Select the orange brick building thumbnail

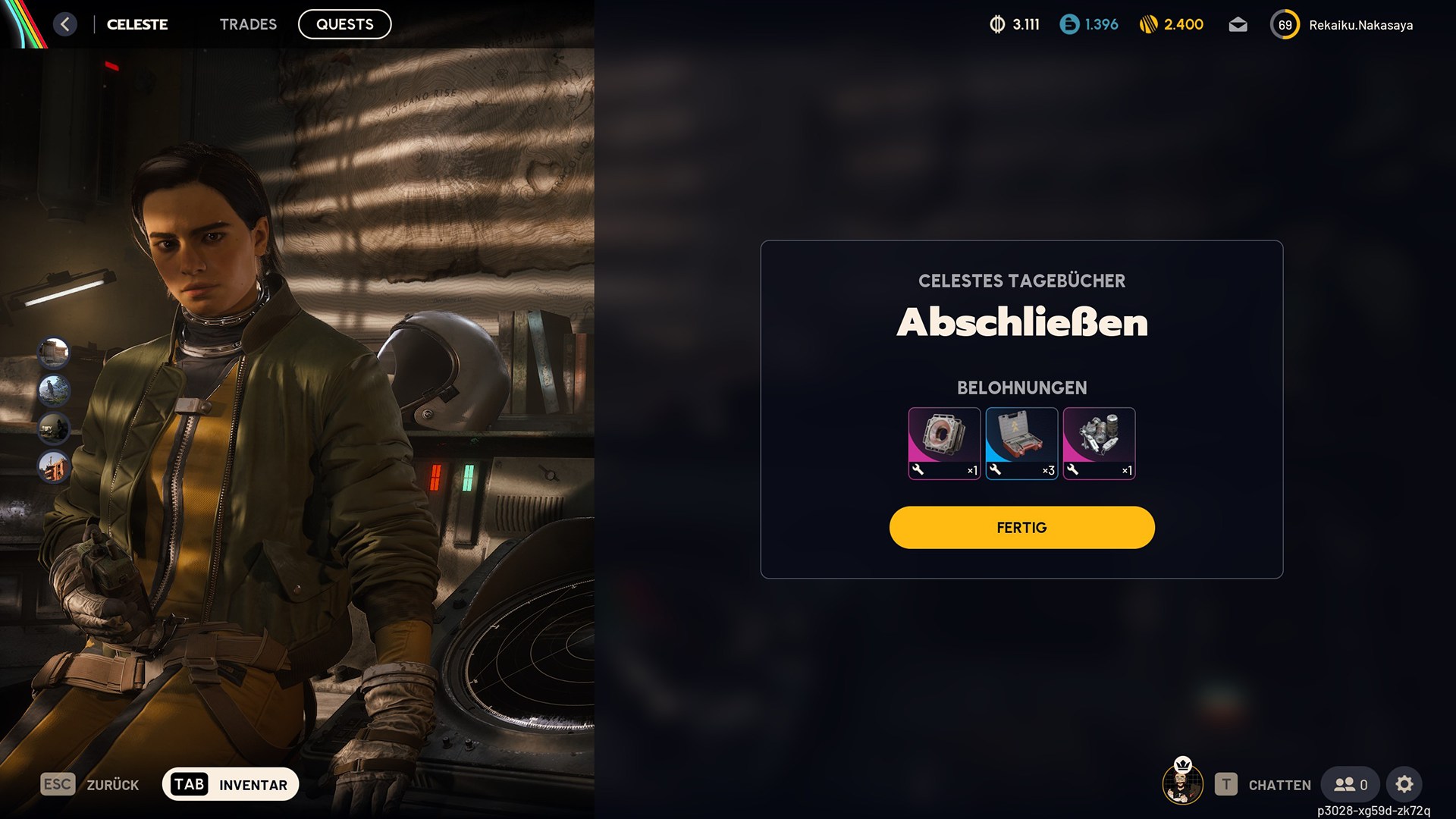click(54, 466)
